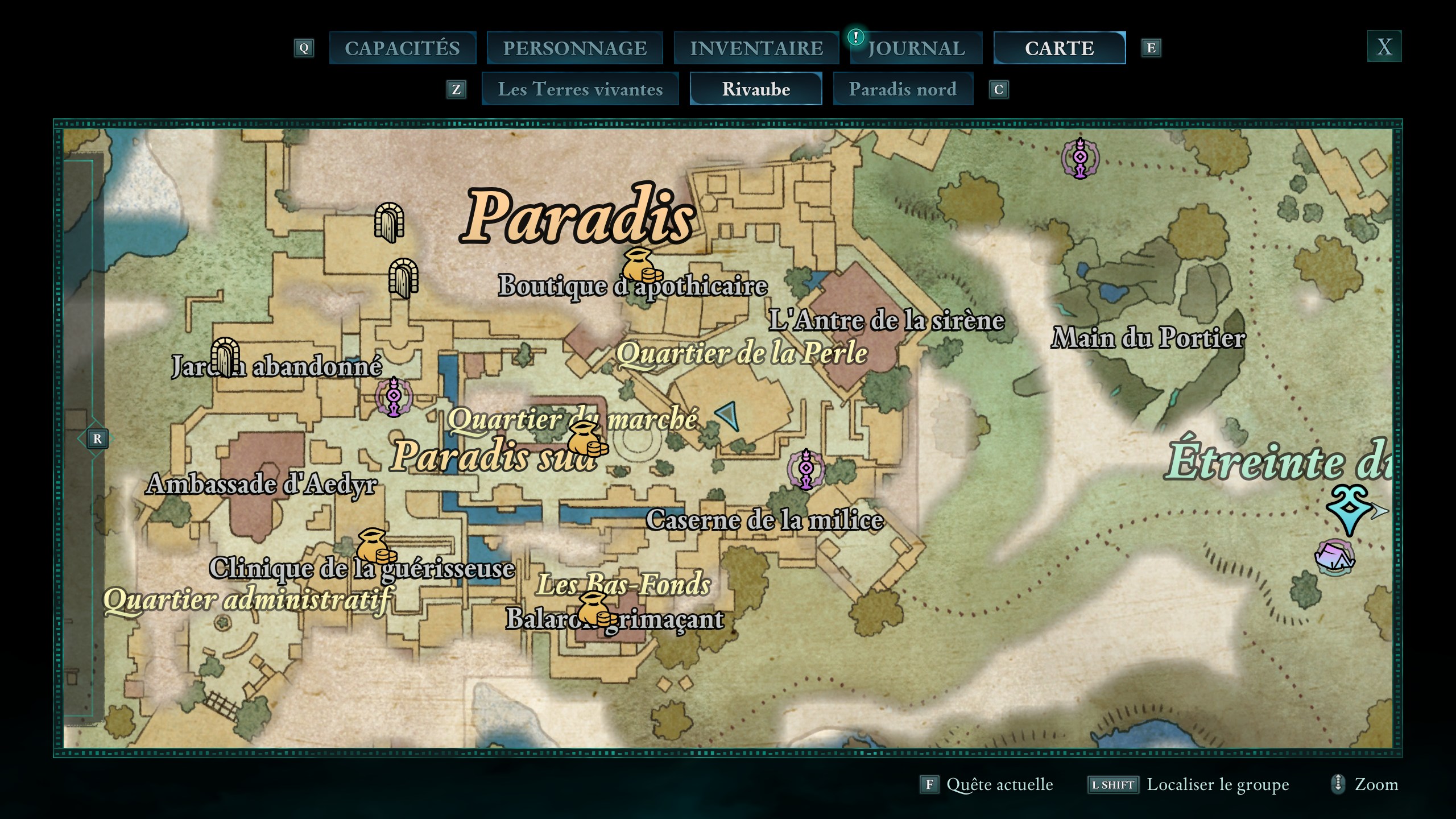Select the Carte tab
Image resolution: width=1456 pixels, height=819 pixels.
click(x=1059, y=48)
